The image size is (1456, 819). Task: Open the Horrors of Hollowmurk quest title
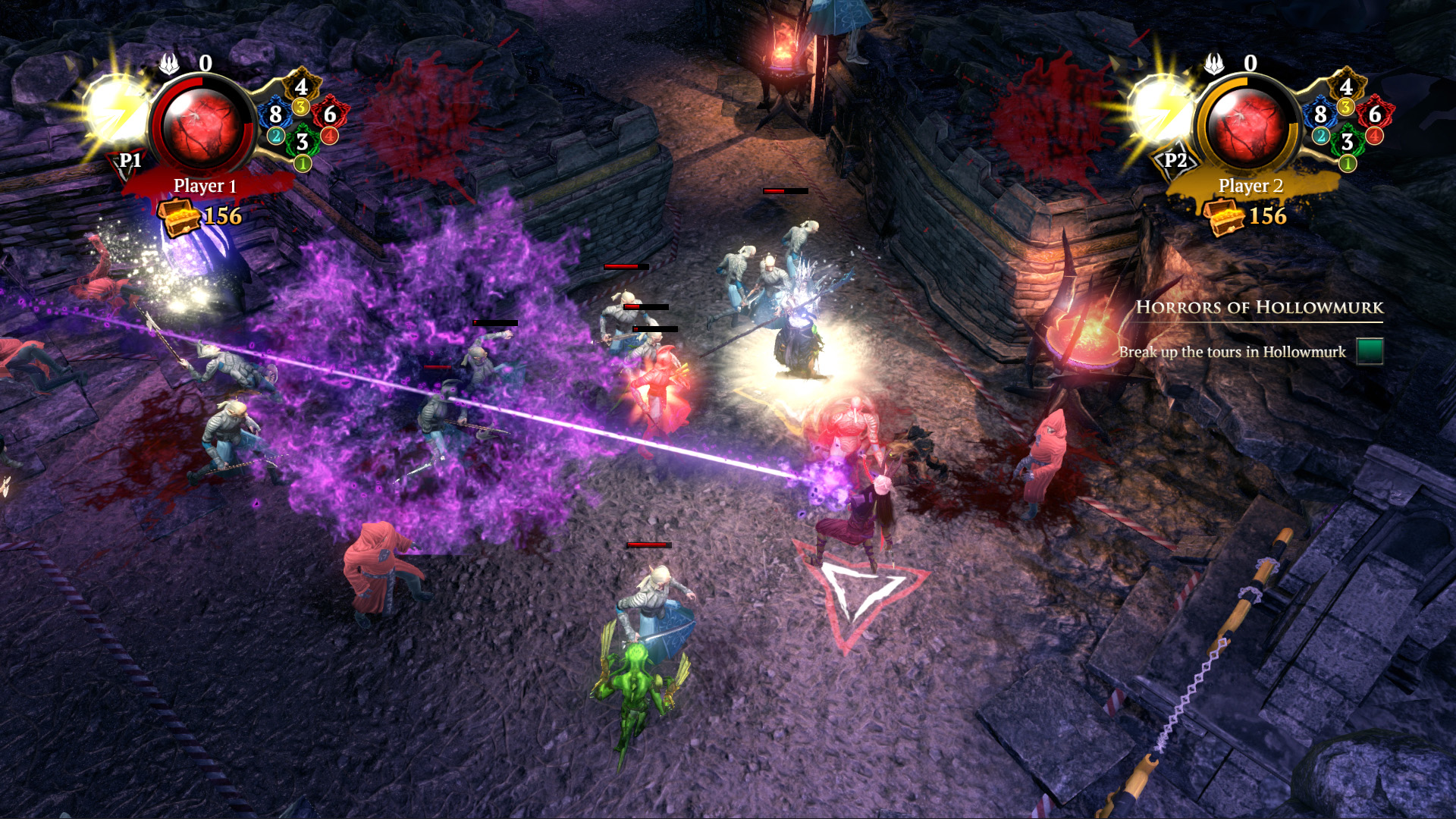coord(1259,307)
